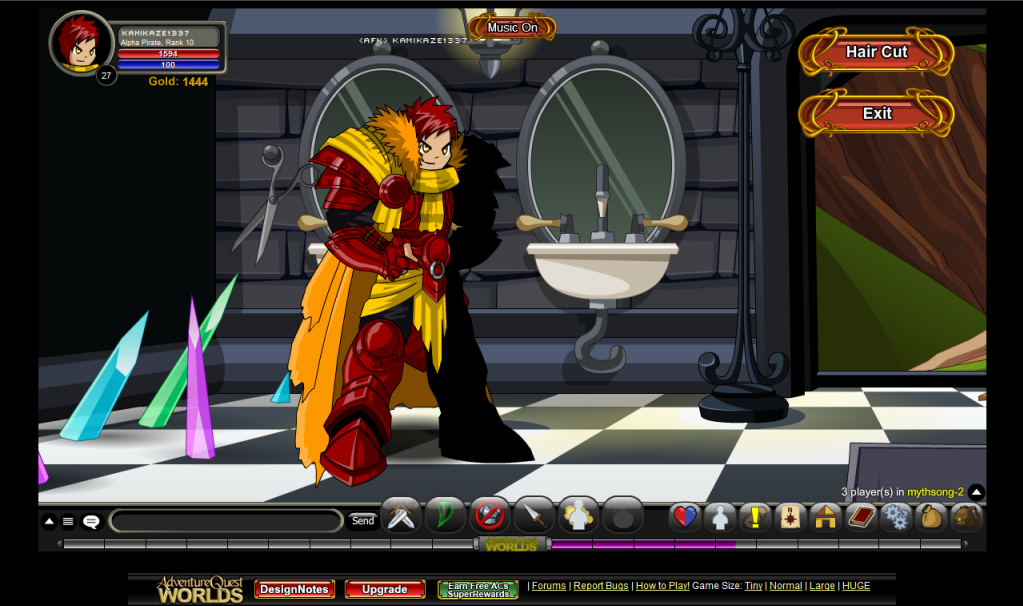Click the player portrait of Kamikaze1337
The width and height of the screenshot is (1023, 606).
(x=78, y=43)
